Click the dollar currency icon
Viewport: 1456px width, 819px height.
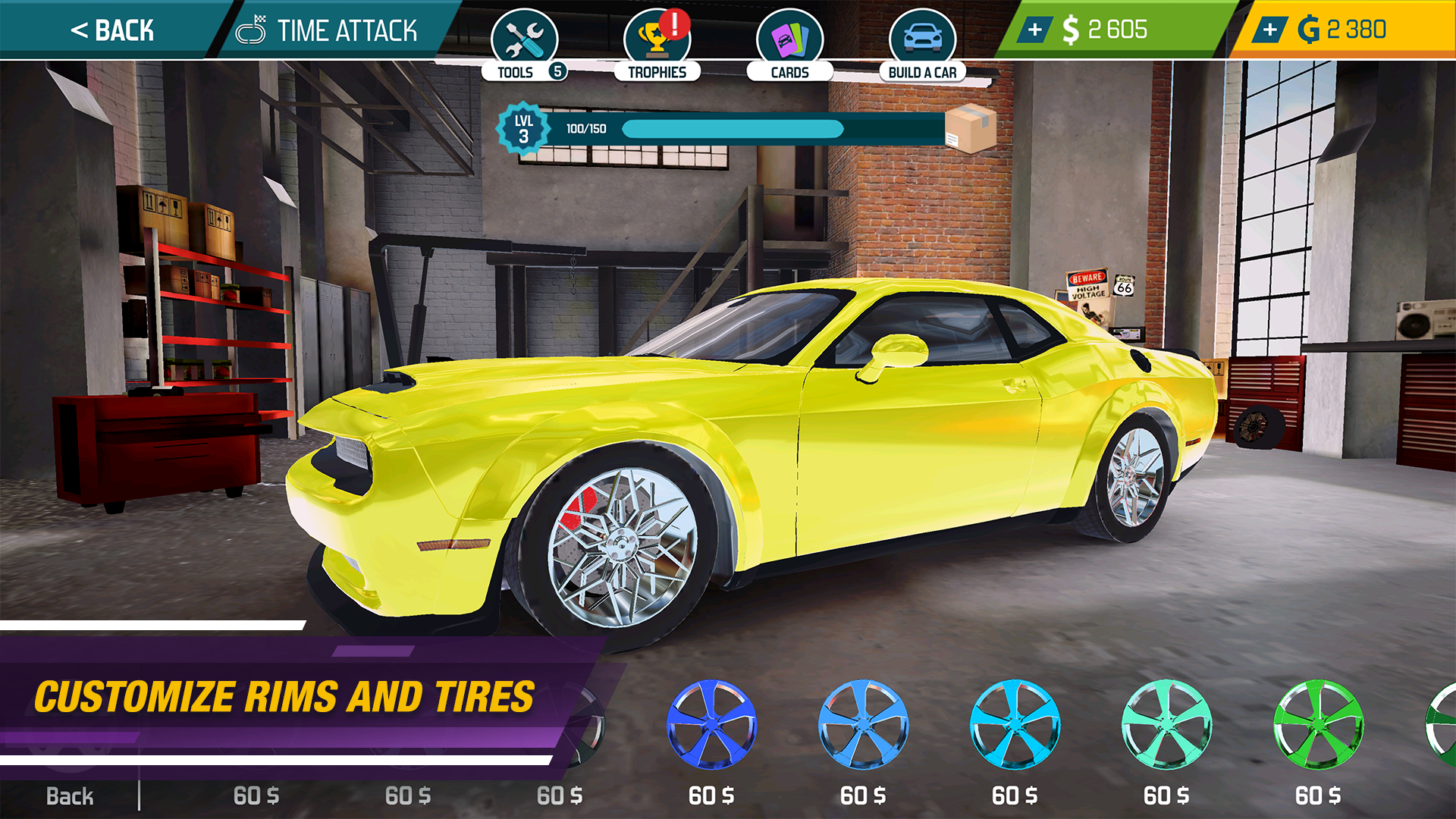pos(1071,30)
